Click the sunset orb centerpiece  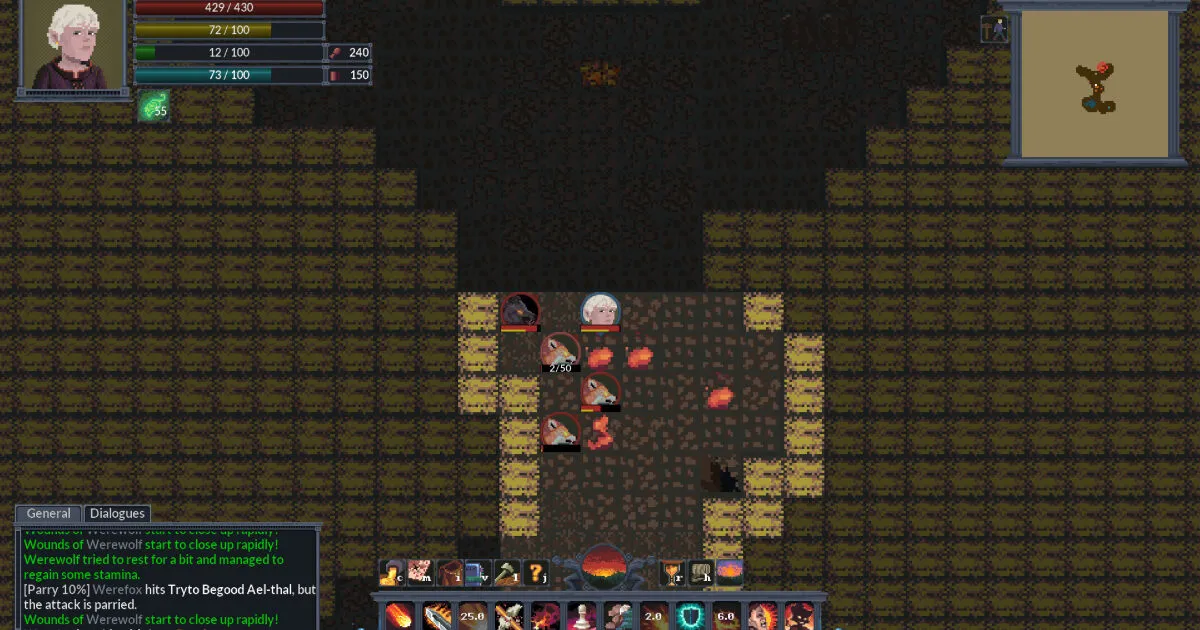(x=603, y=567)
